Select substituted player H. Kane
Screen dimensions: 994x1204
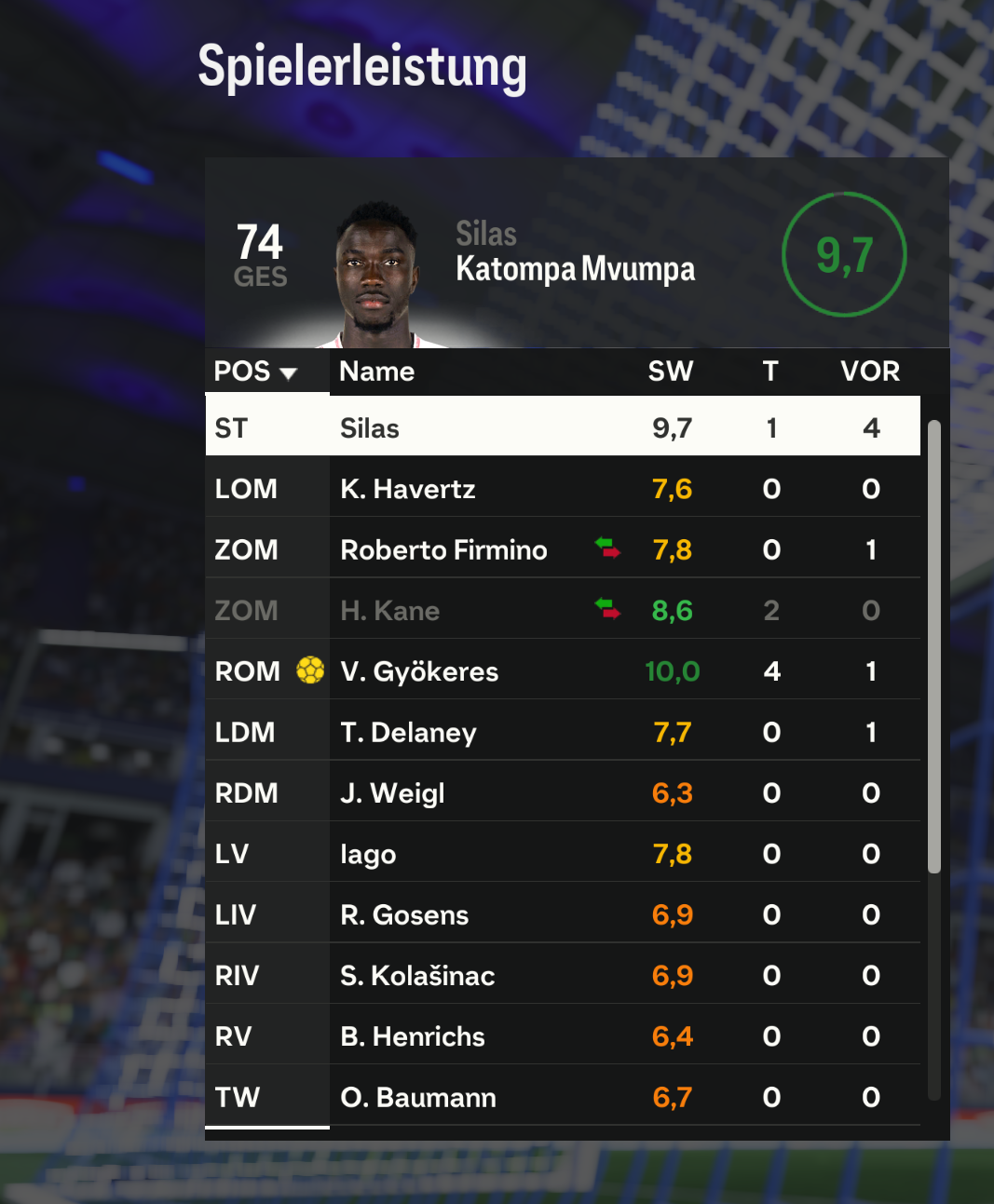[562, 611]
